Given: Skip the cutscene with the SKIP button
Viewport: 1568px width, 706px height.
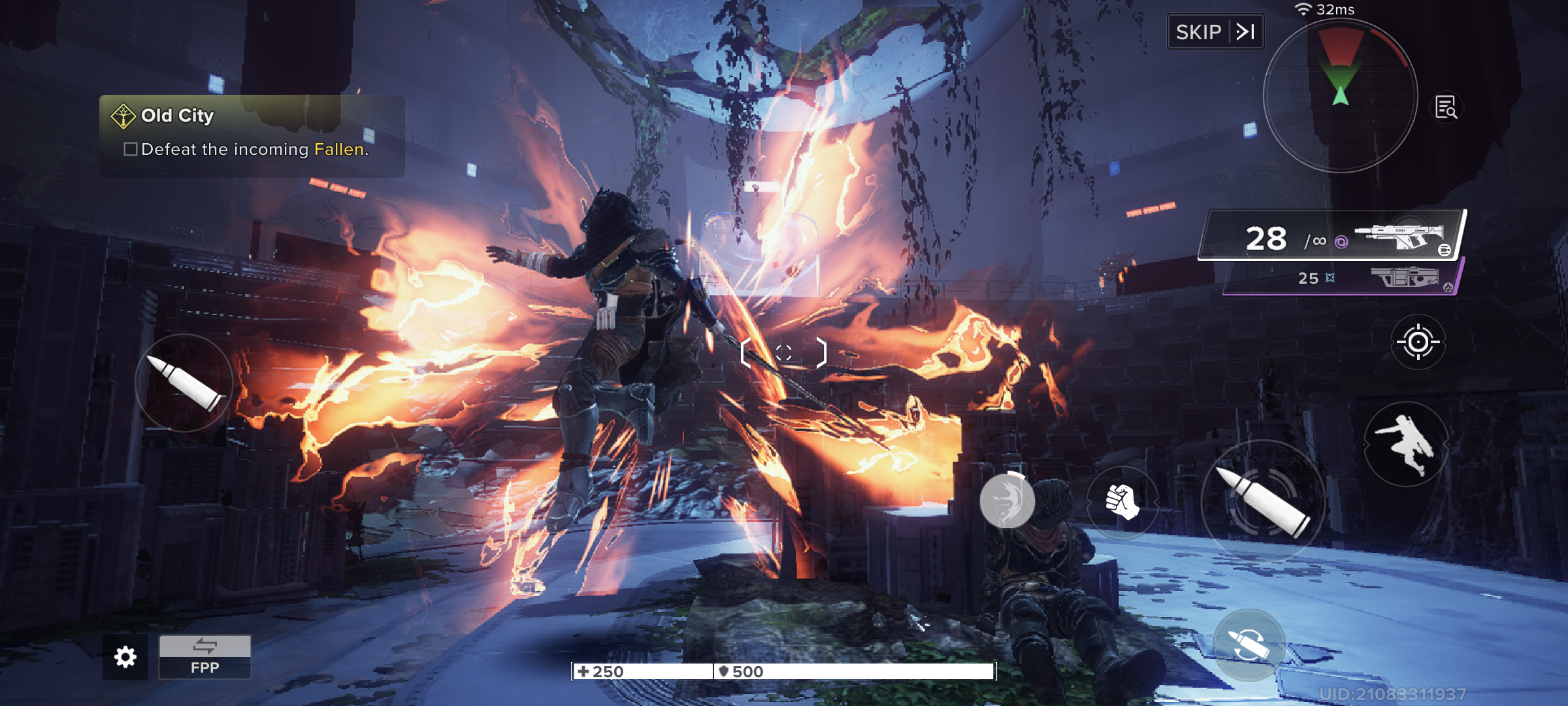Looking at the screenshot, I should 1215,32.
